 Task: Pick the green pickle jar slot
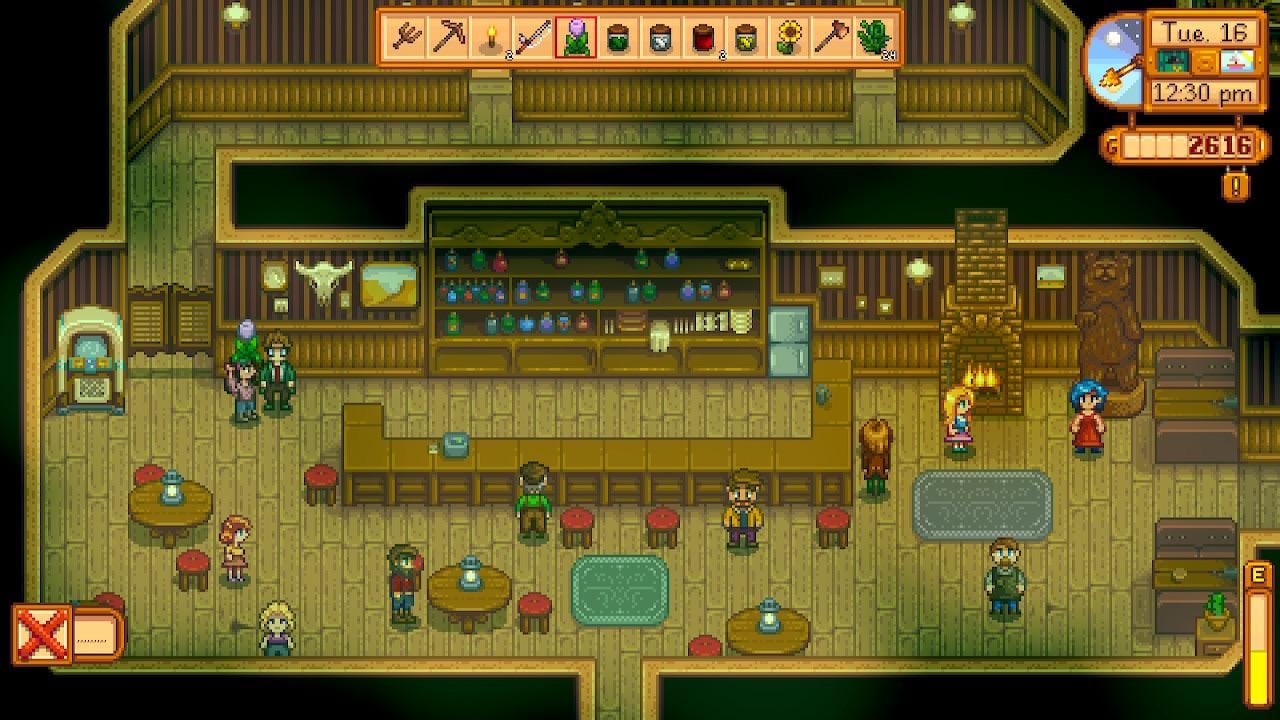pyautogui.click(x=619, y=38)
